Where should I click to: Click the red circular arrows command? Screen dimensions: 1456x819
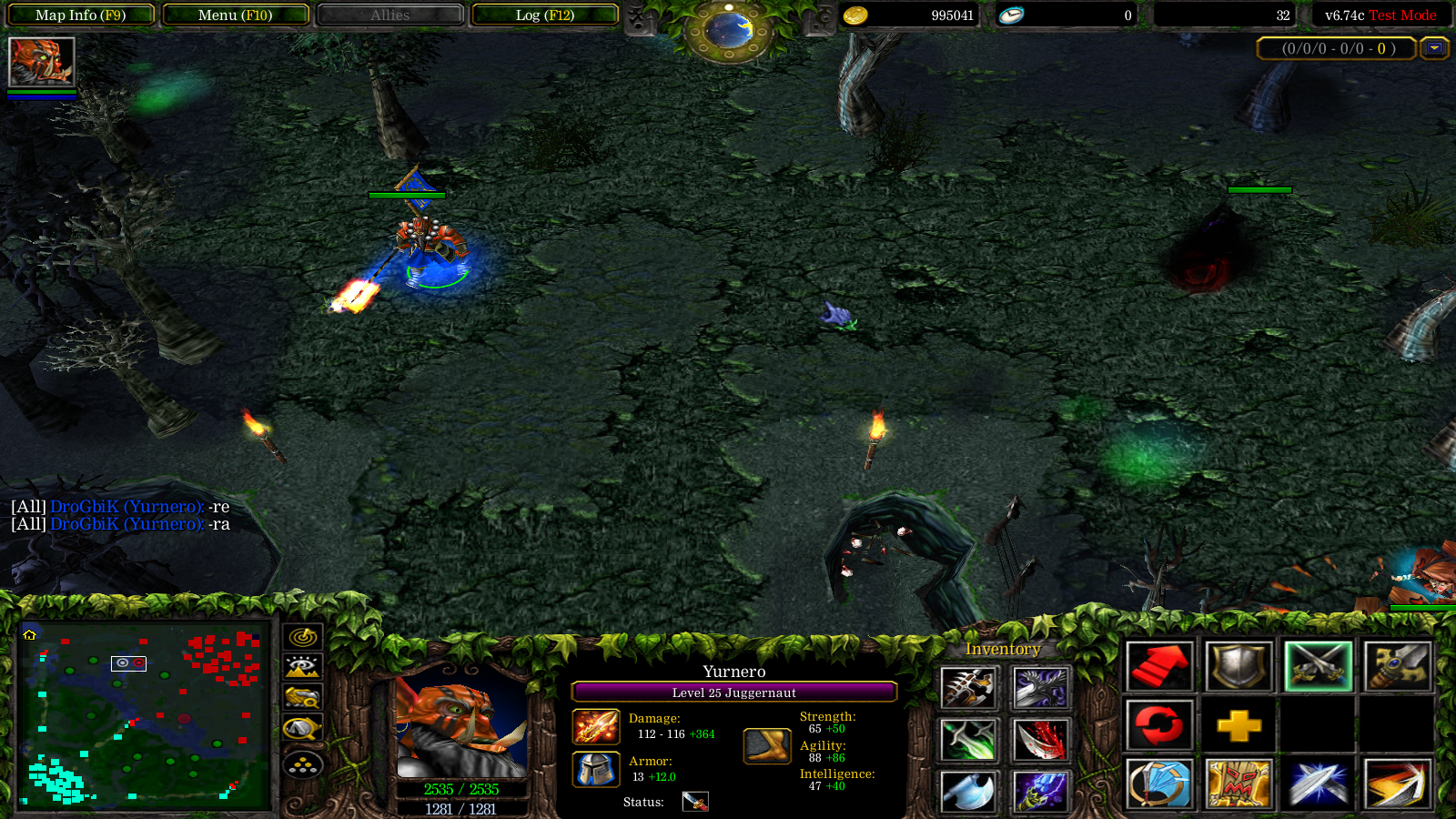click(x=1158, y=725)
